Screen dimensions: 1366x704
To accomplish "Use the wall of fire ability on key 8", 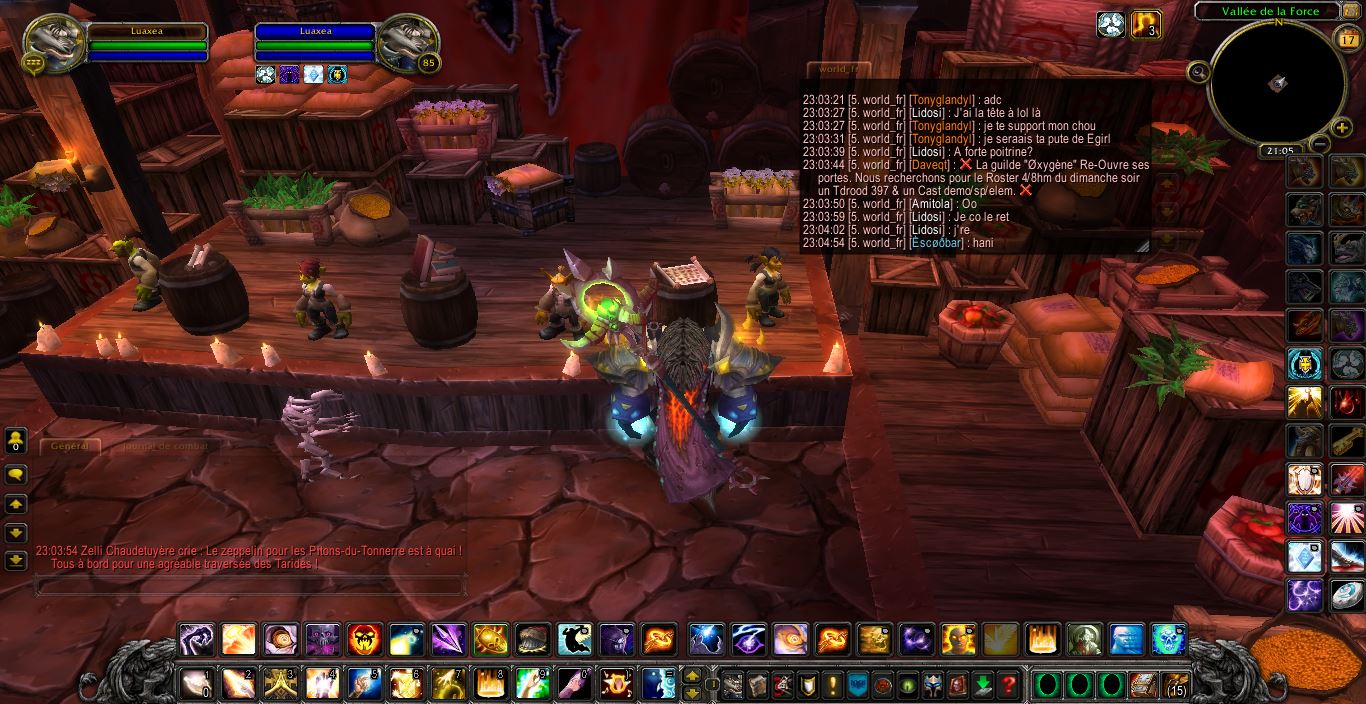I will pos(490,684).
